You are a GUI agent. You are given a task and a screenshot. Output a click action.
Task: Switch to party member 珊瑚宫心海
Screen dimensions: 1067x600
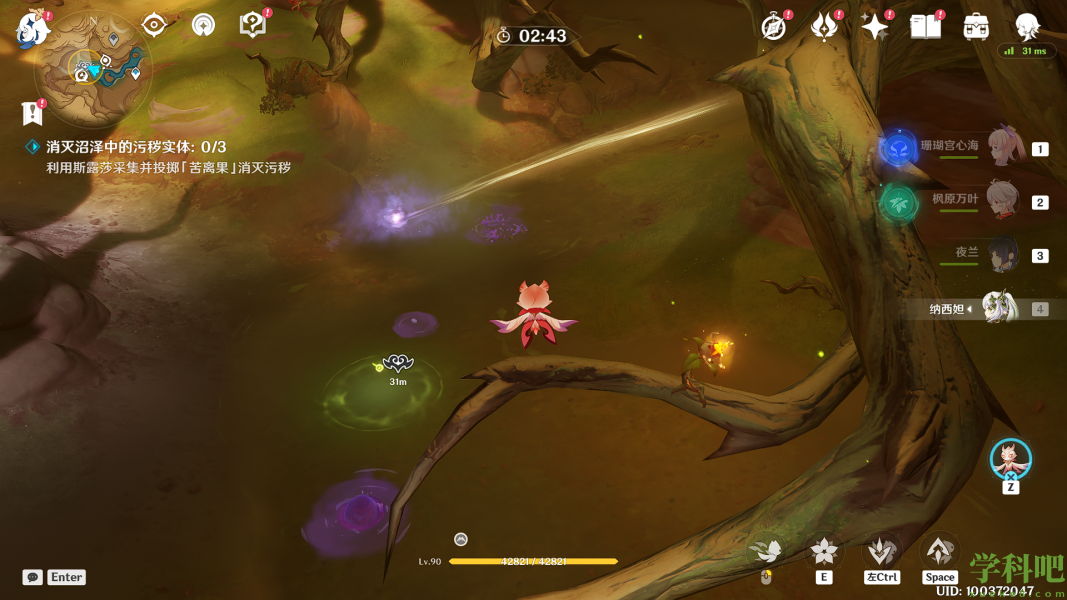tap(1005, 148)
